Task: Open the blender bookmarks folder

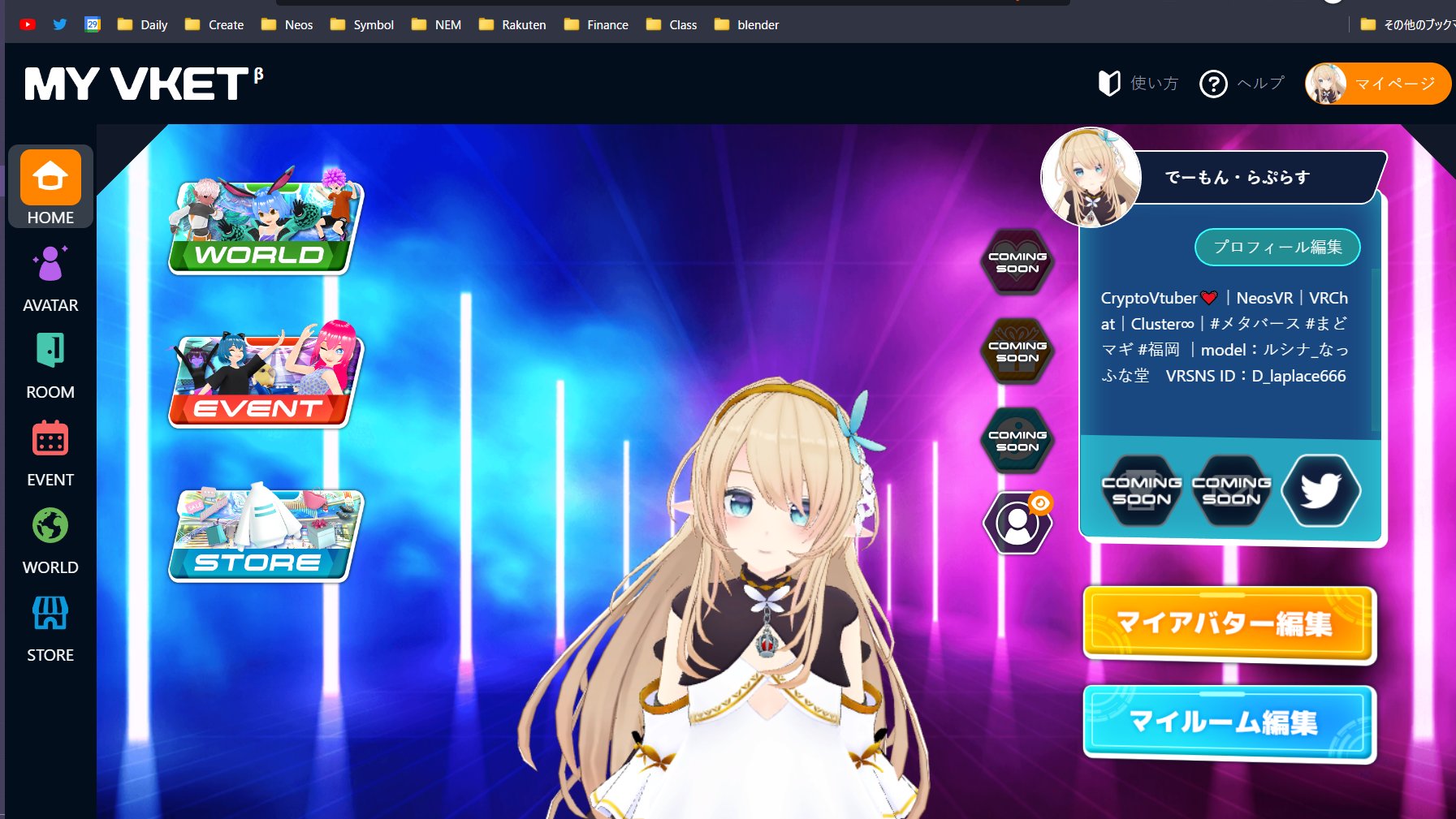Action: click(x=745, y=25)
